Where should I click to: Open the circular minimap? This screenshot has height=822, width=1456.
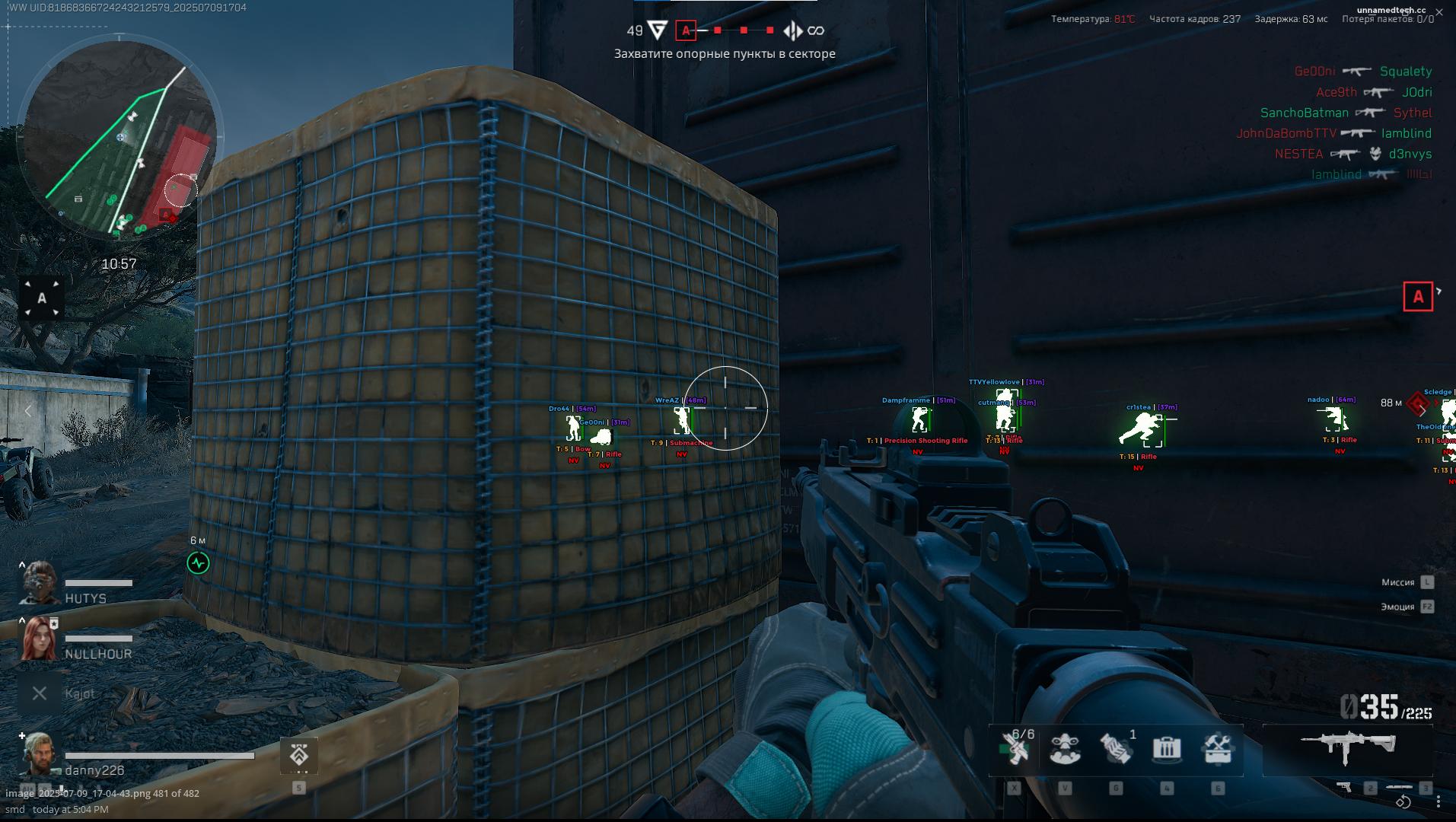click(120, 139)
